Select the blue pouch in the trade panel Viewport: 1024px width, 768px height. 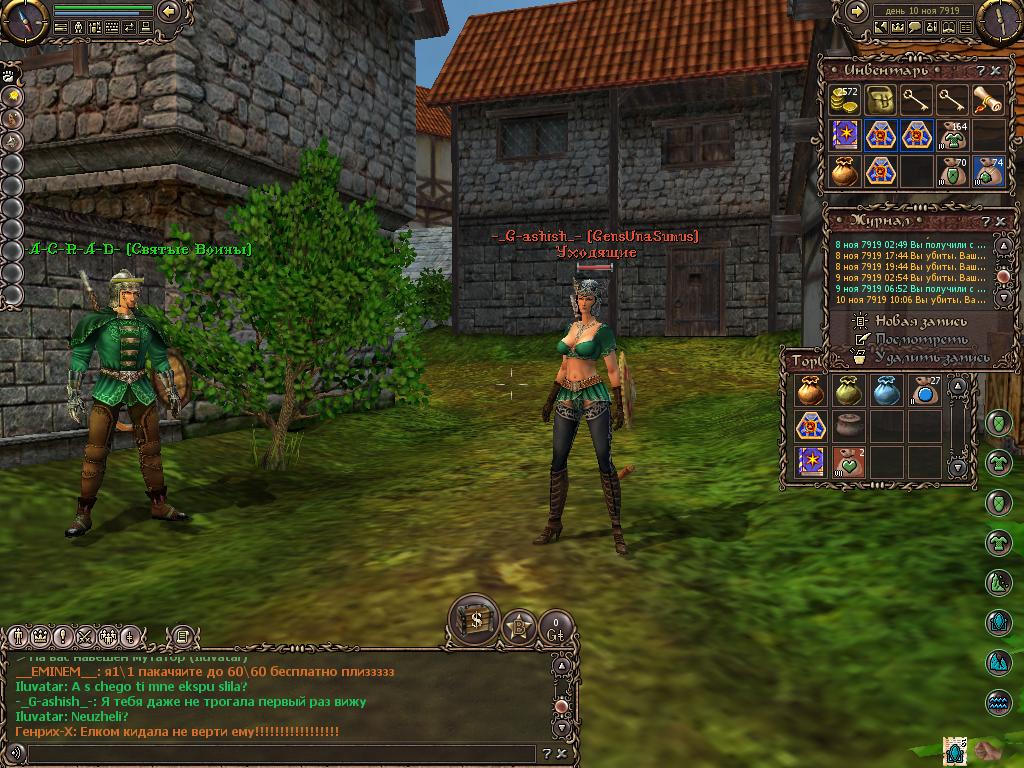883,391
